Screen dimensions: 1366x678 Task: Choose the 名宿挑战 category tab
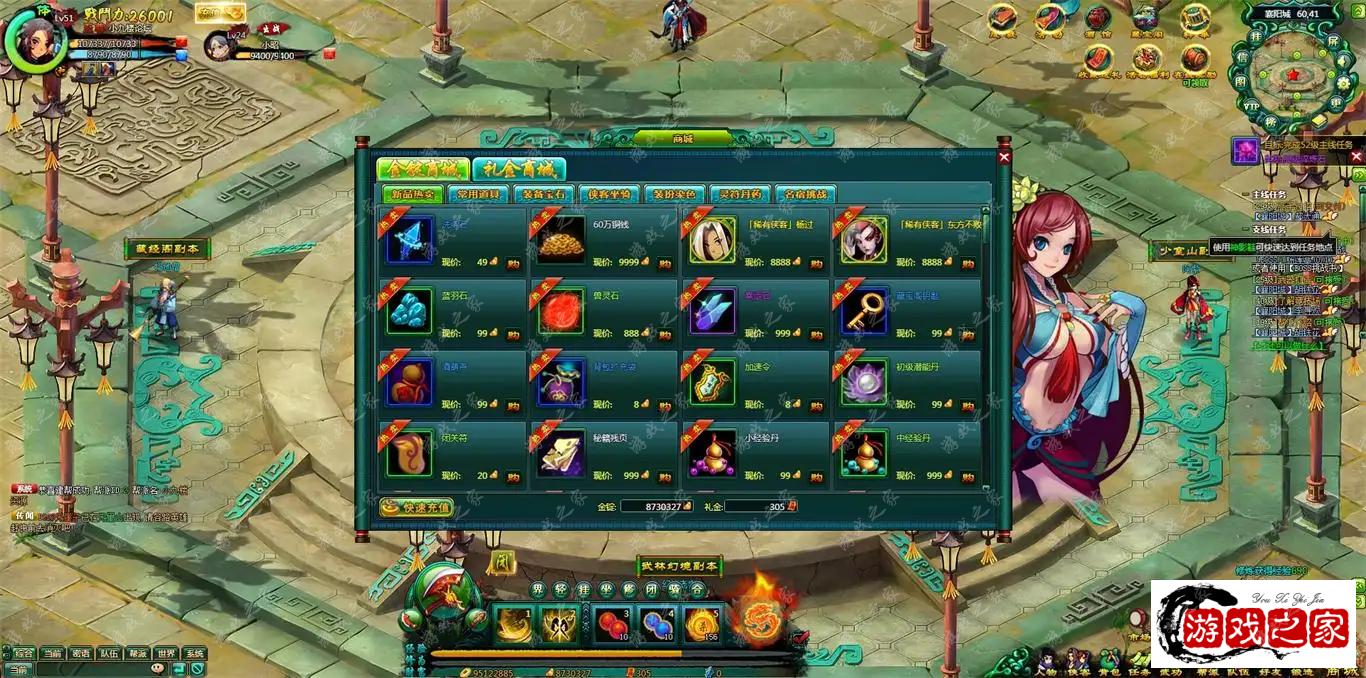click(x=805, y=194)
